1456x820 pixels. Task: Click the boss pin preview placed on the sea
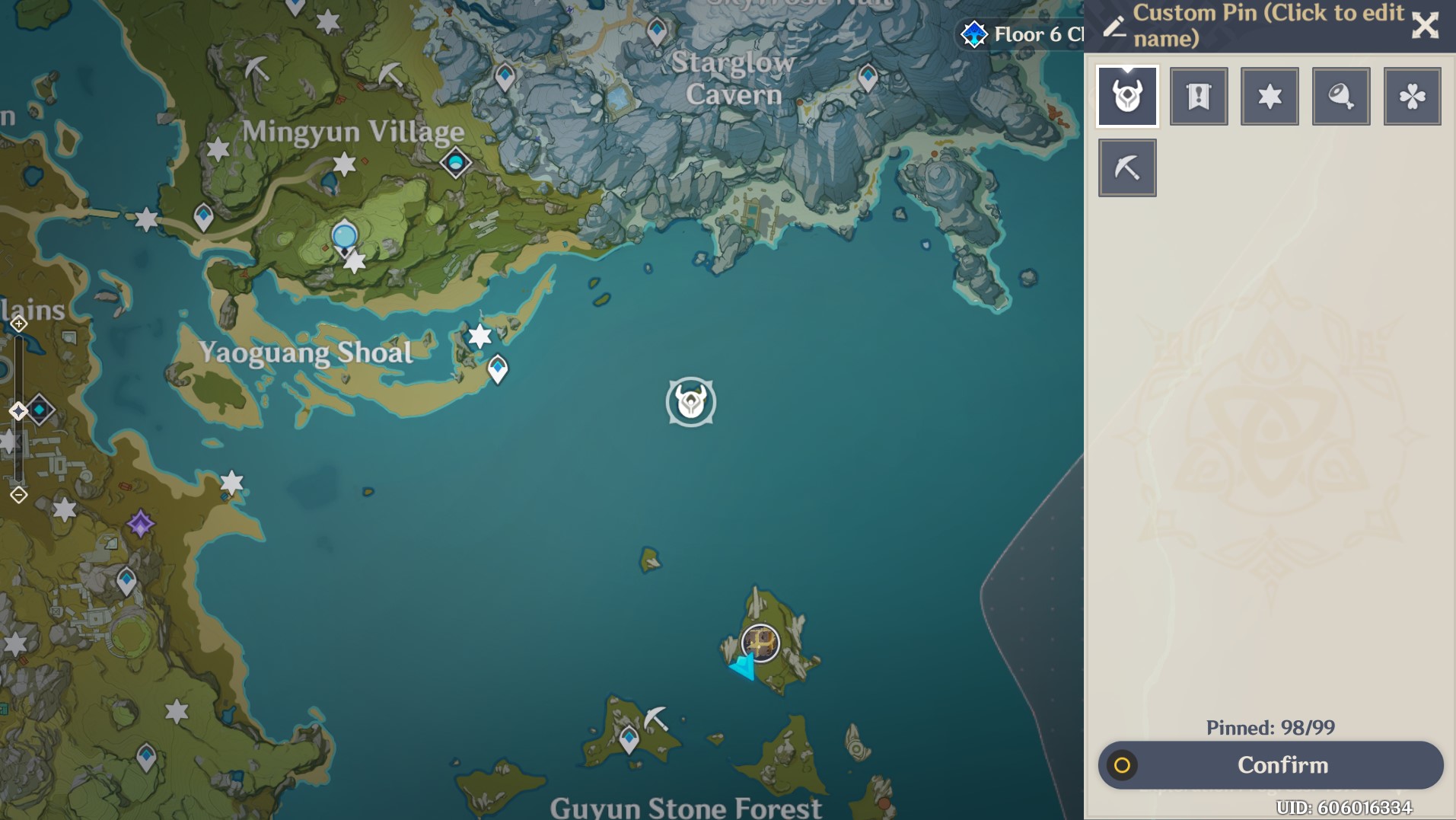click(690, 404)
